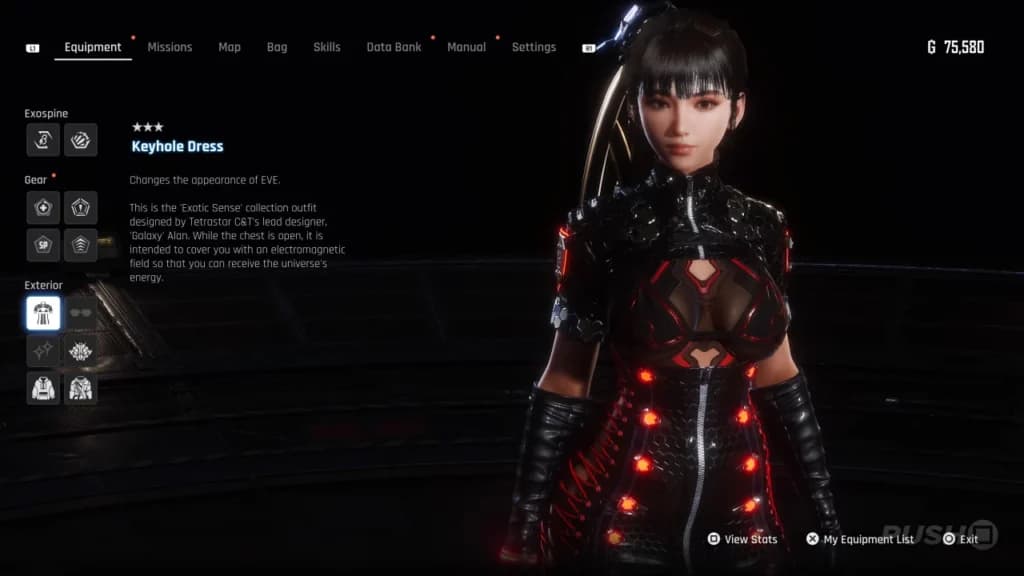
Task: Choose the gear slot with chevron stripes
Action: tap(81, 245)
